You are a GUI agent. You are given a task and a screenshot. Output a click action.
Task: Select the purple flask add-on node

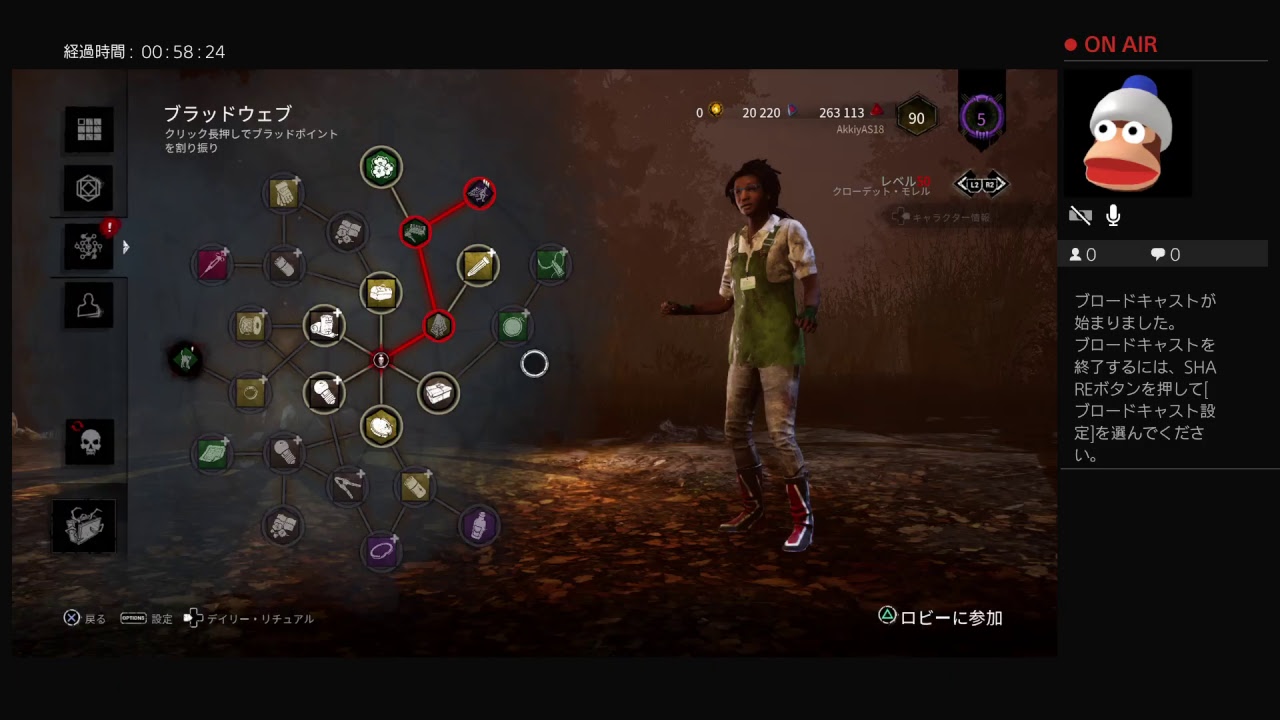[481, 523]
